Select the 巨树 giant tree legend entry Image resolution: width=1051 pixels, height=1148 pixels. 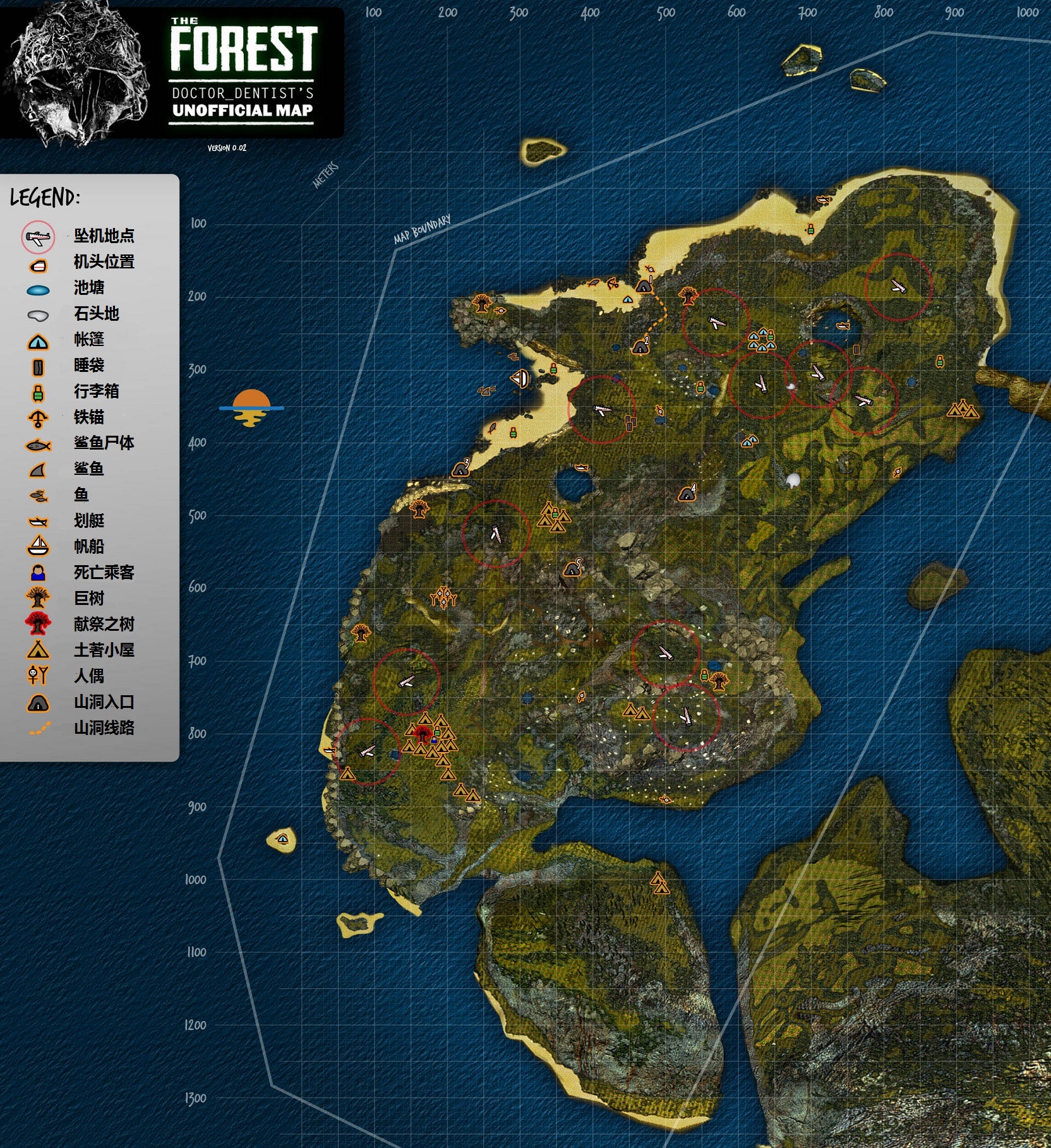click(88, 599)
